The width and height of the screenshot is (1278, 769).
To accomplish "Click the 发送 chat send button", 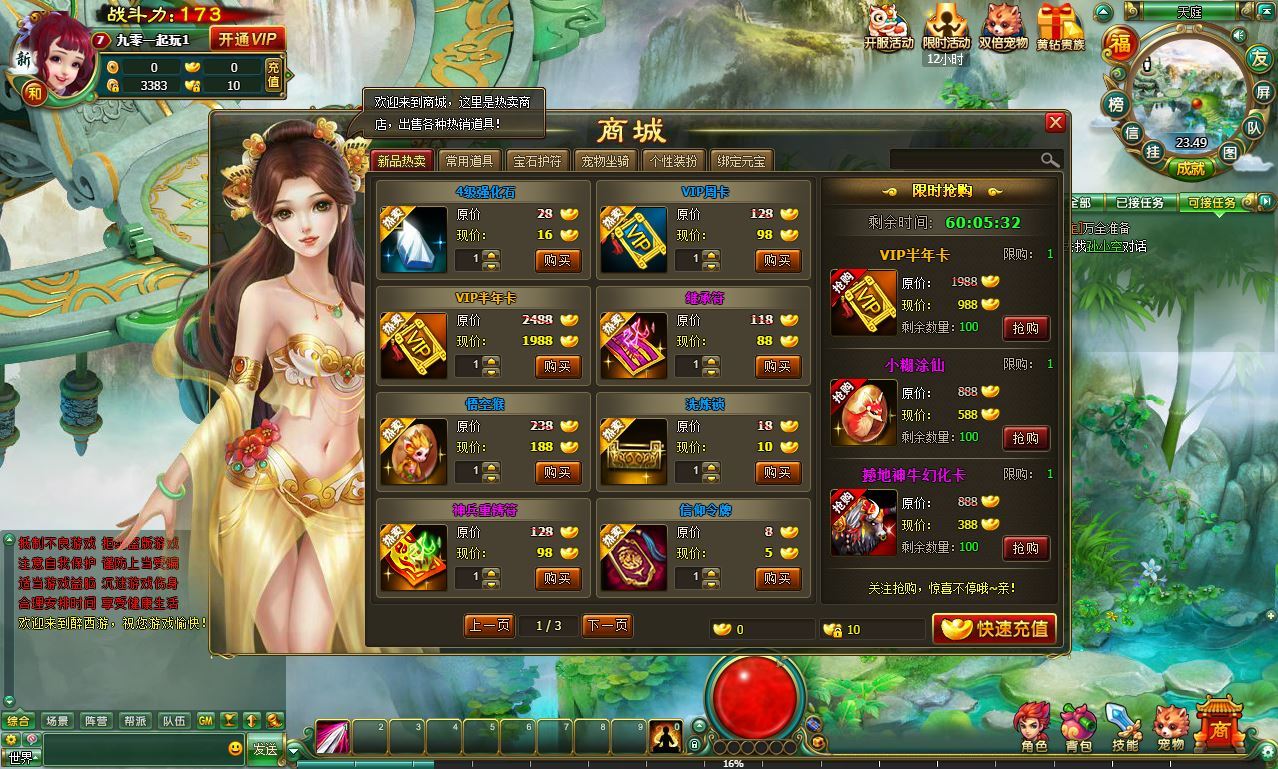I will click(x=265, y=749).
